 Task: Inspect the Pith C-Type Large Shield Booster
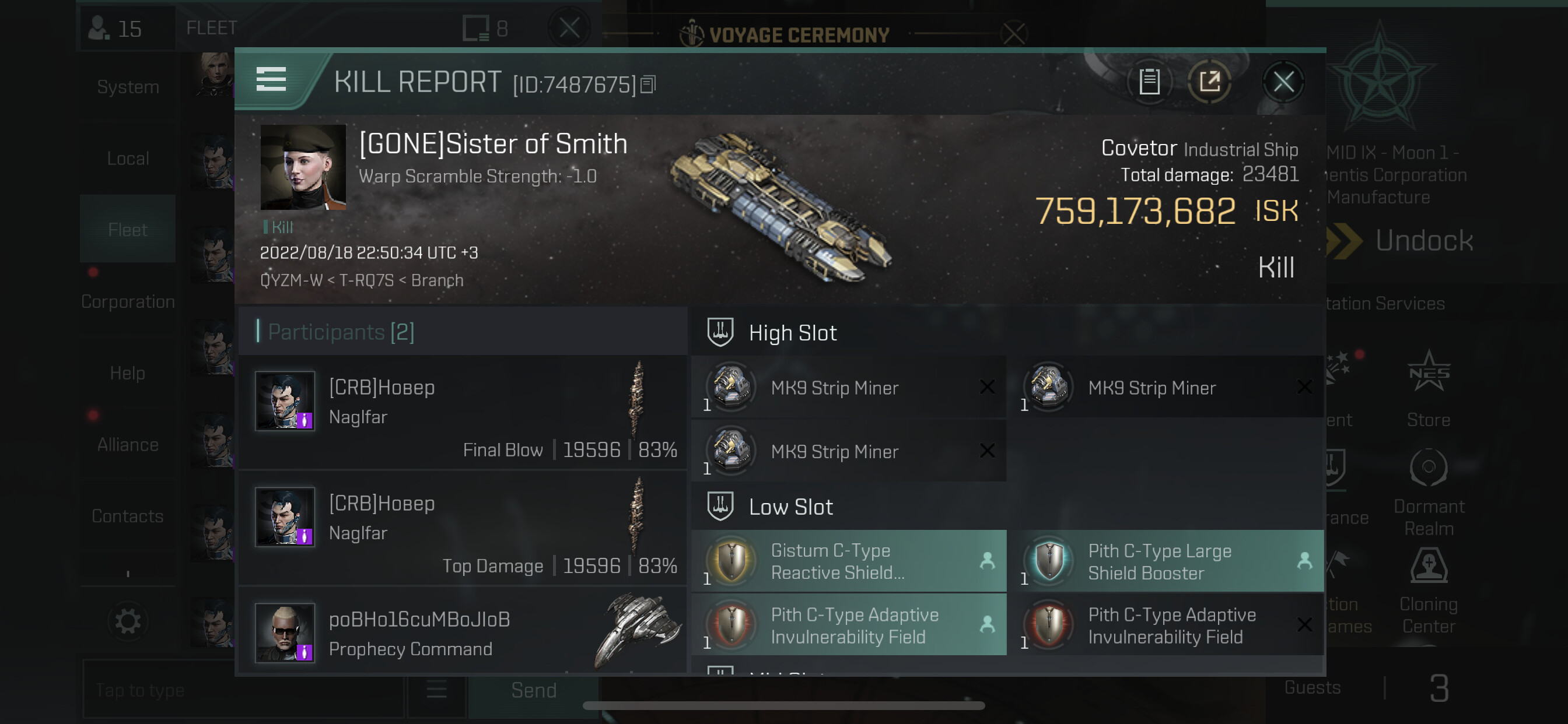coord(1165,561)
